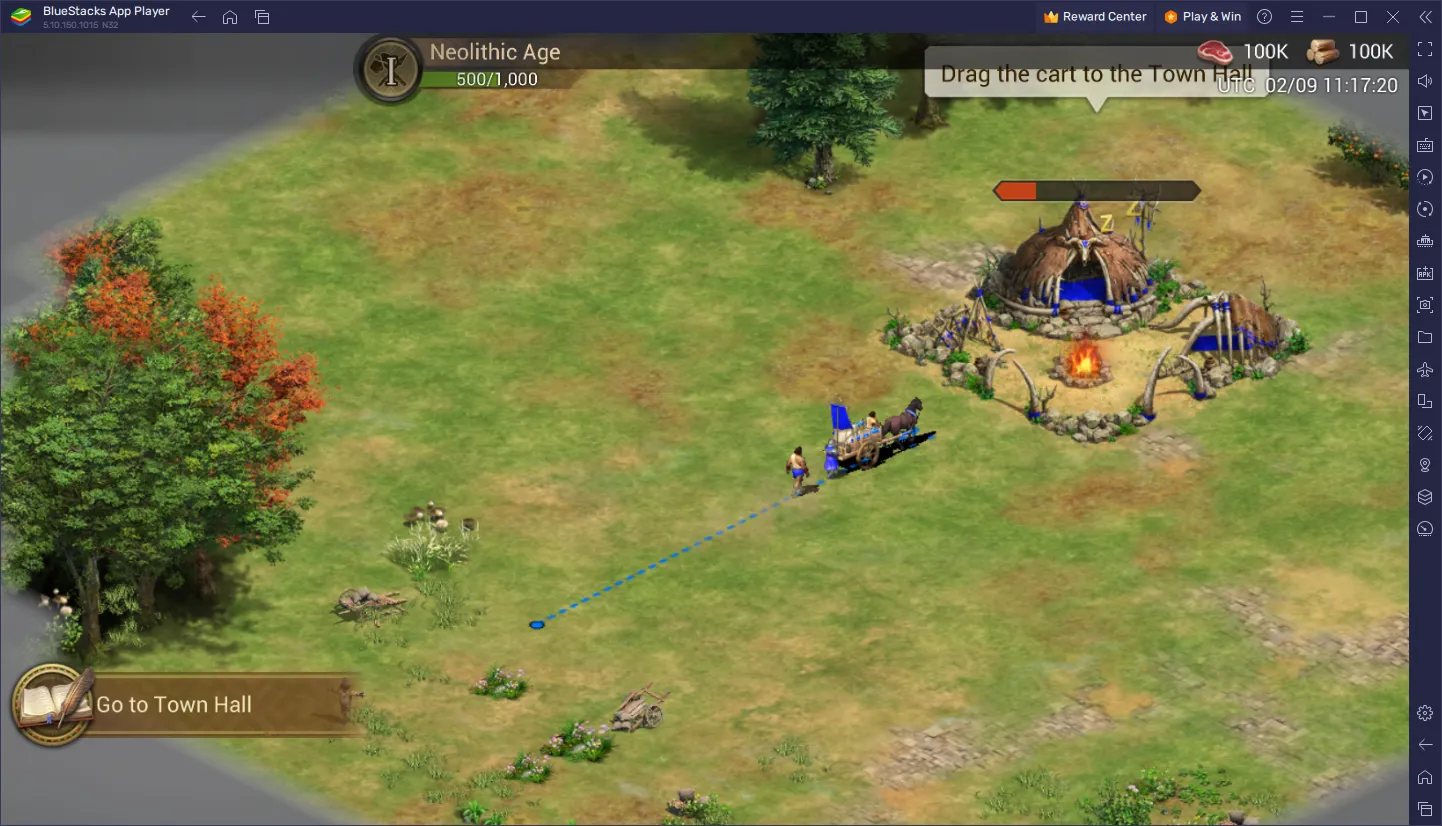
Task: Open the location spoofing tool
Action: 1425,465
